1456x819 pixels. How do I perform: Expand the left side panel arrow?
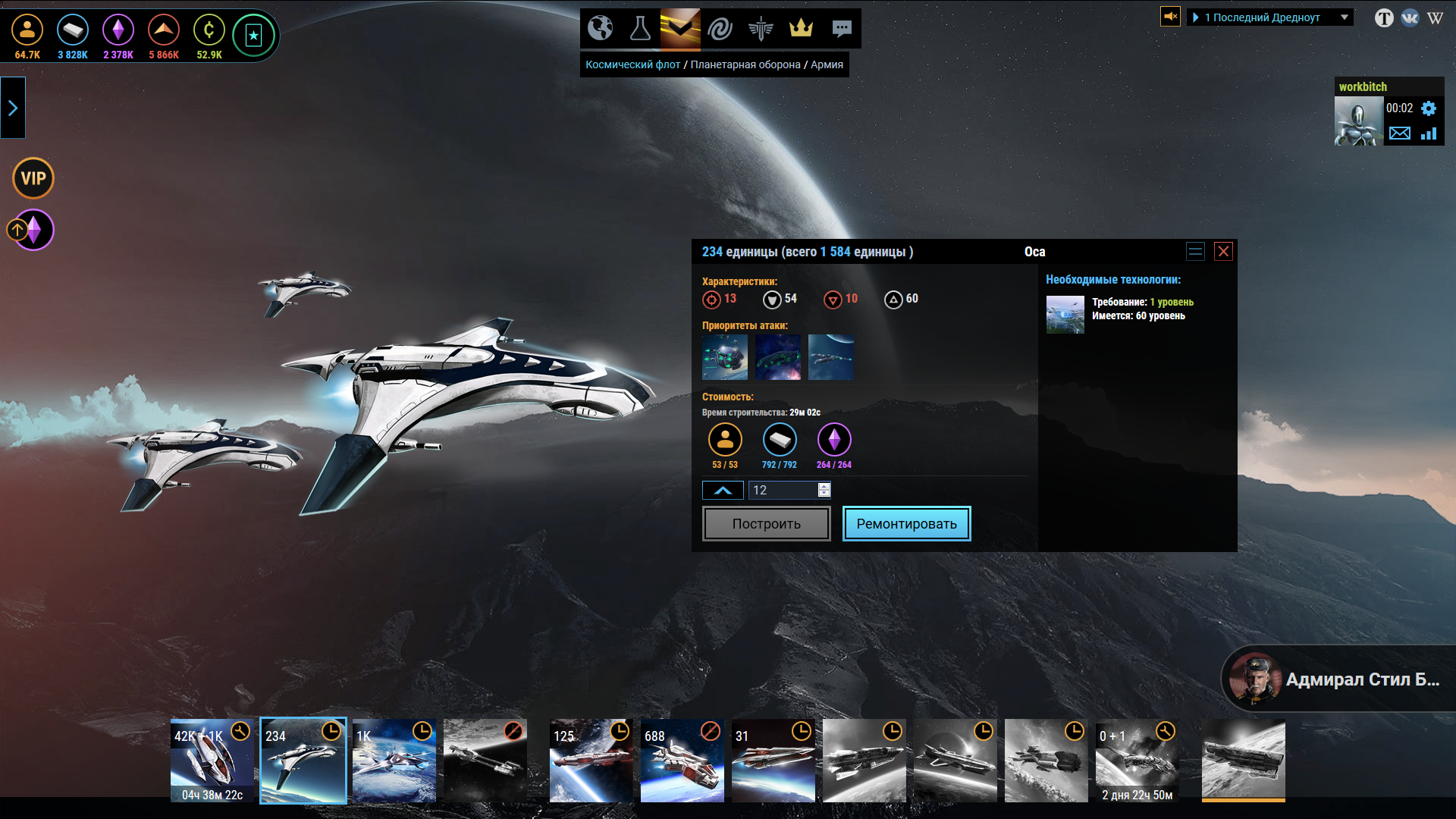coord(13,108)
